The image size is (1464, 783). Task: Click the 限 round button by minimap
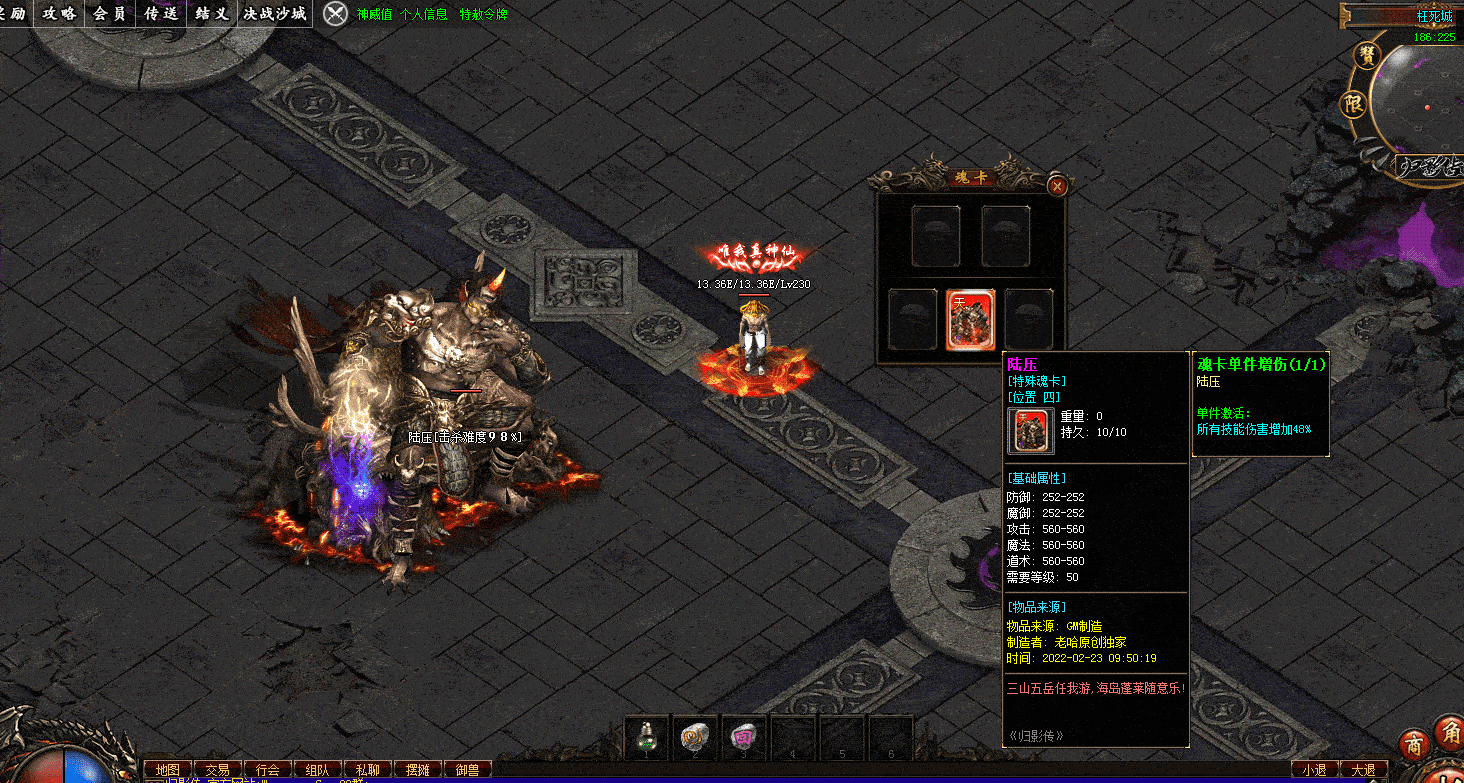[1353, 103]
